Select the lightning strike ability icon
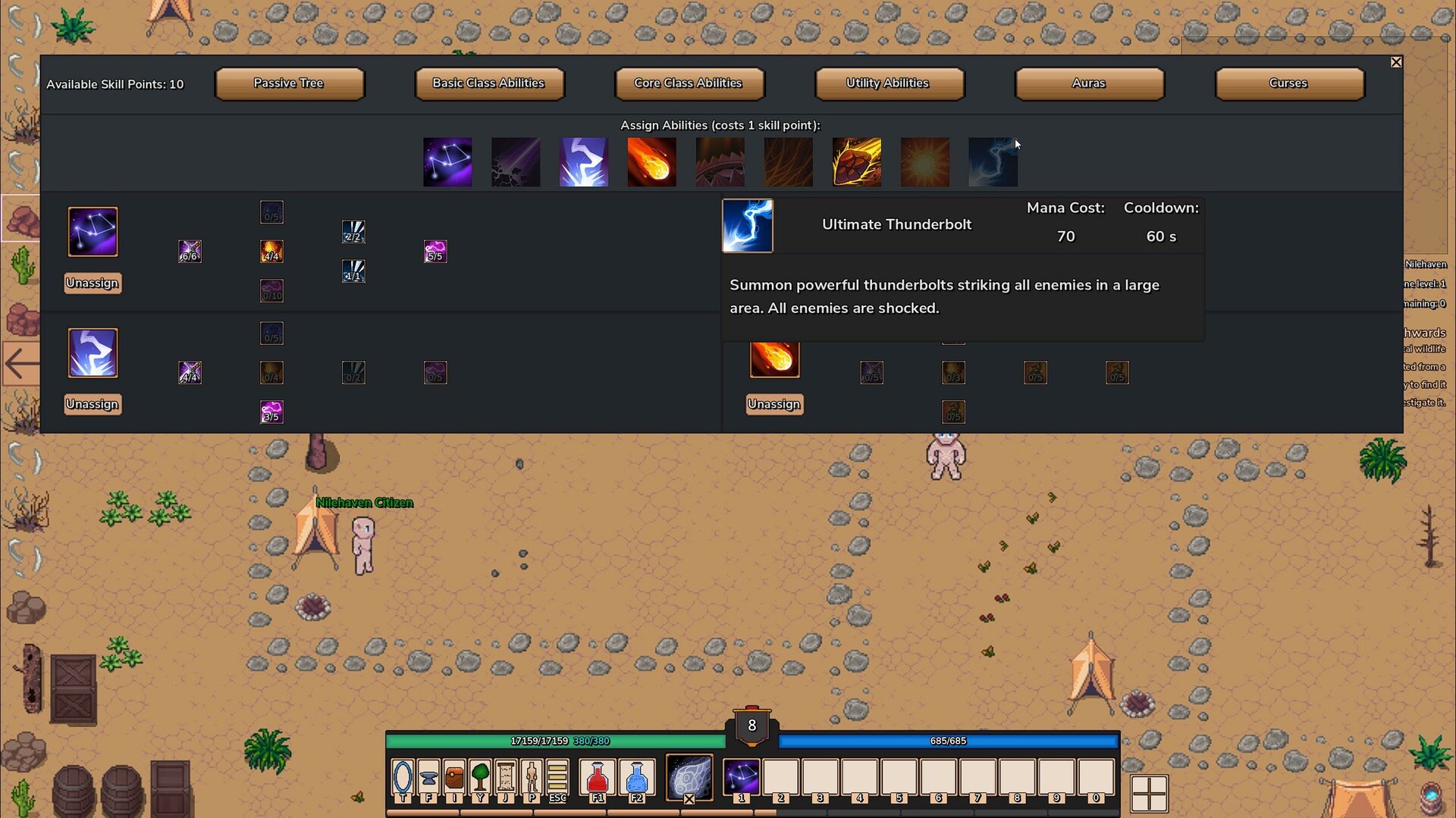The width and height of the screenshot is (1456, 818). point(583,161)
